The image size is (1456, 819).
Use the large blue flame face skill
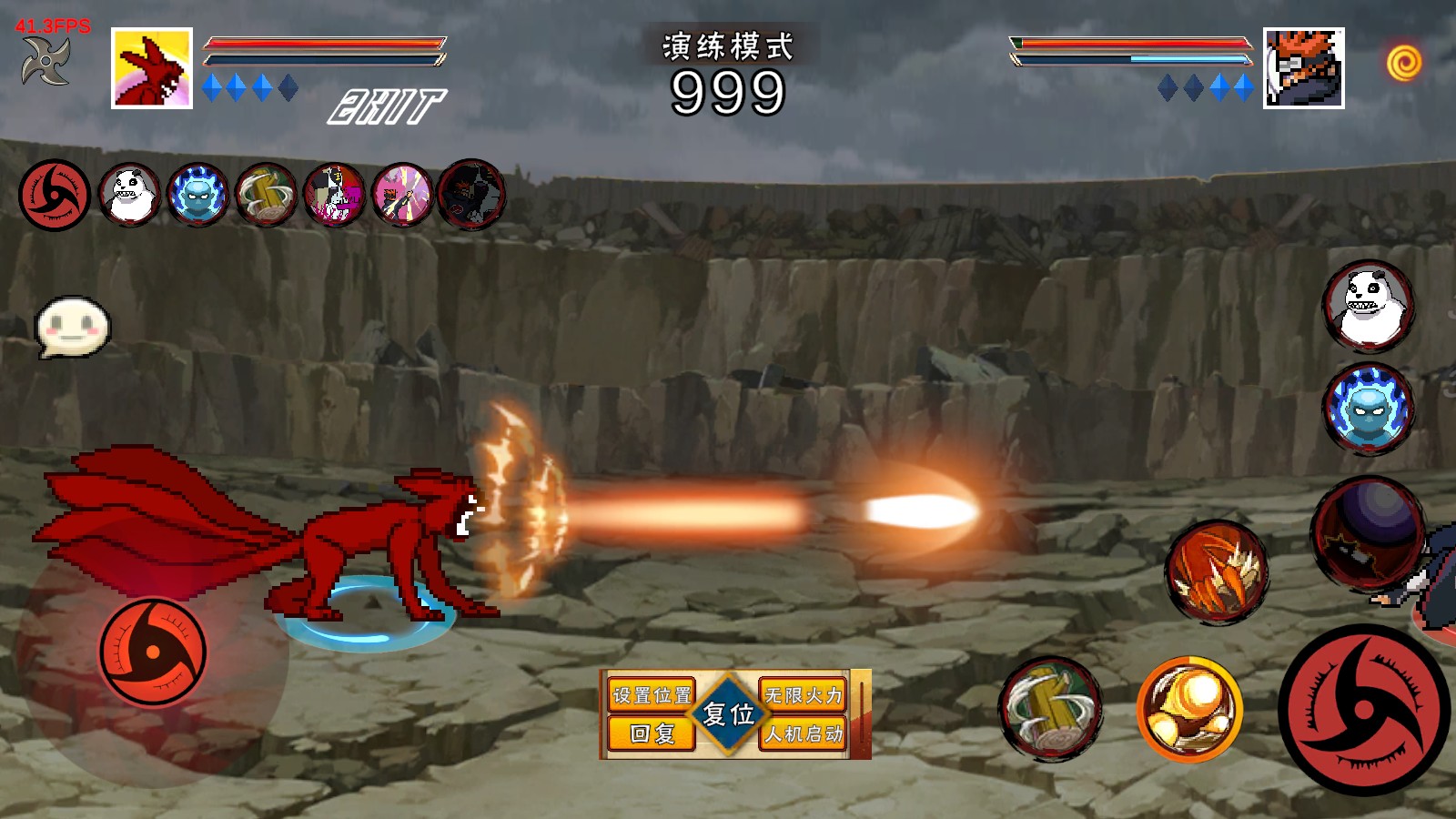(x=1368, y=409)
